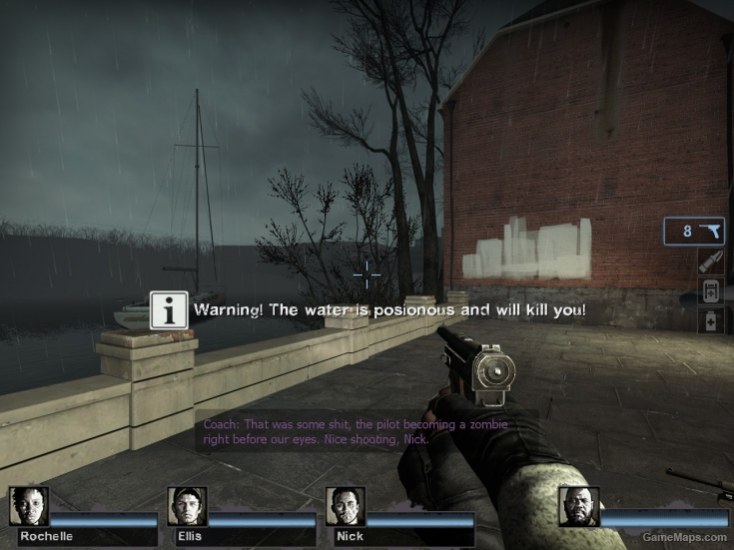This screenshot has height=550, width=734.
Task: Click Rochelle's teammate portrait
Action: coord(28,507)
